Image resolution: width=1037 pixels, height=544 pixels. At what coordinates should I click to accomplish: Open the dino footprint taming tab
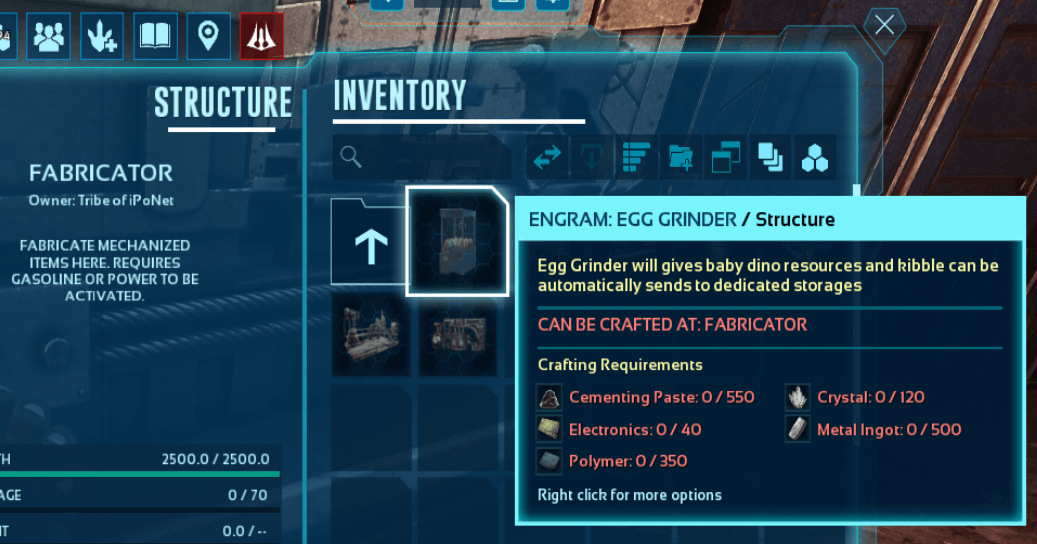pos(102,36)
